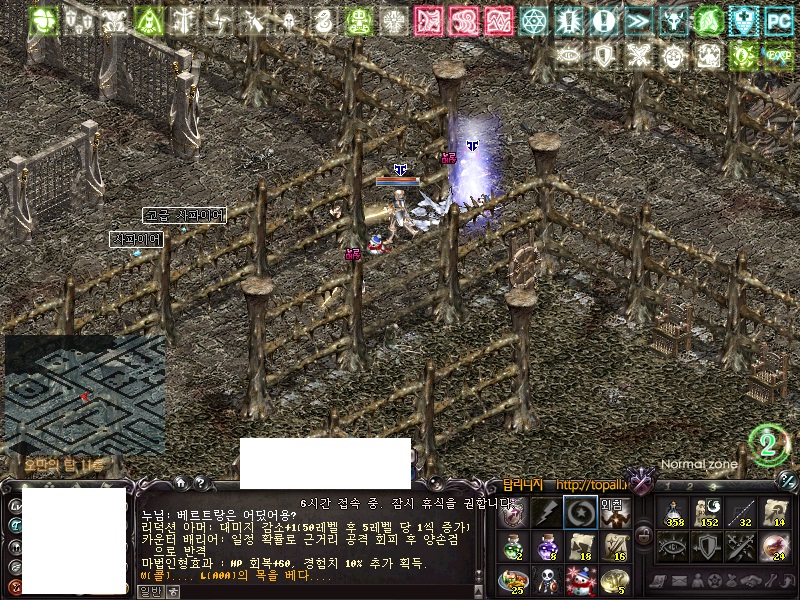Use the purple potion with count 8
Viewport: 800px width, 600px height.
click(545, 545)
